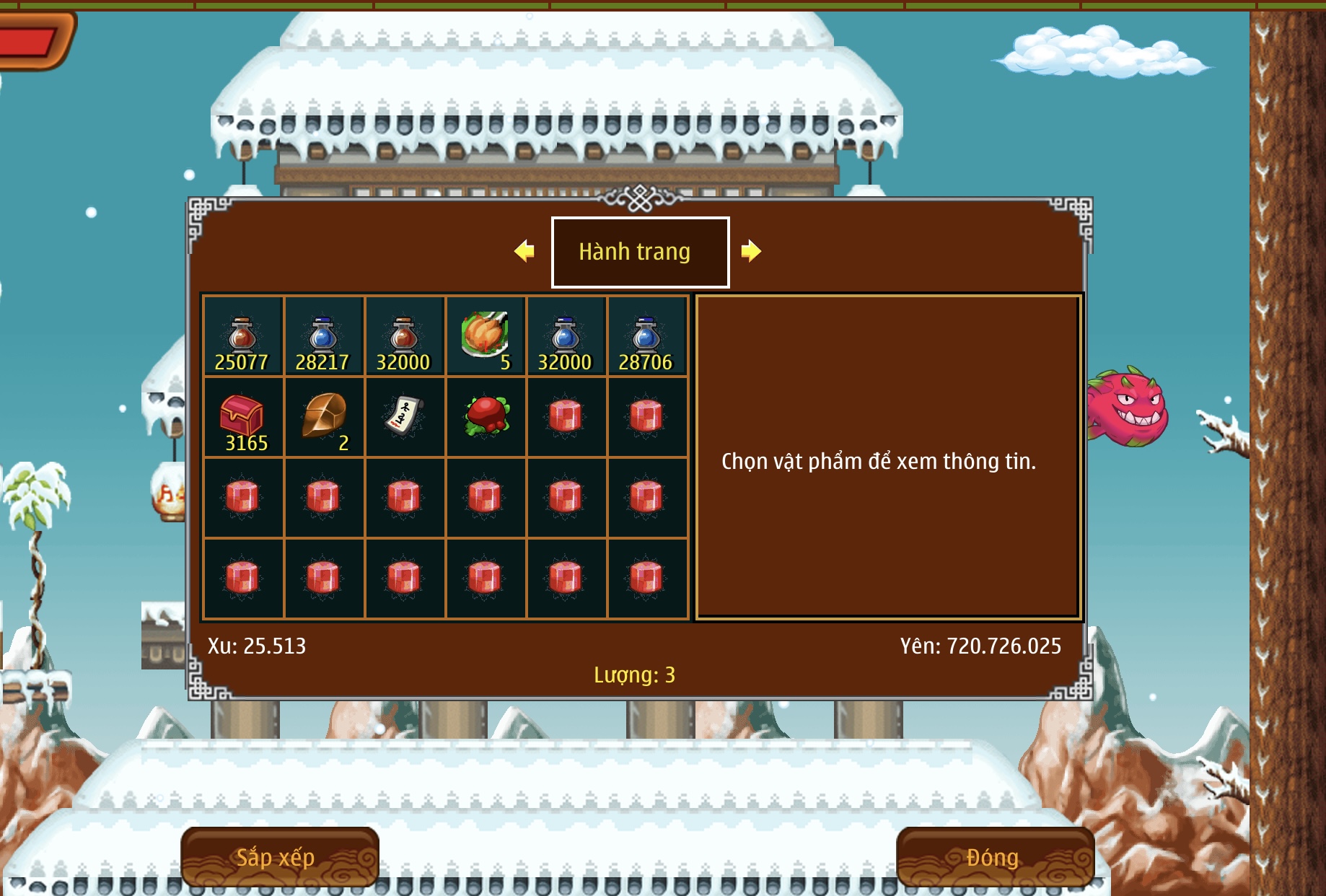Select the blue potion stack of 28706
This screenshot has width=1326, height=896.
coord(647,336)
